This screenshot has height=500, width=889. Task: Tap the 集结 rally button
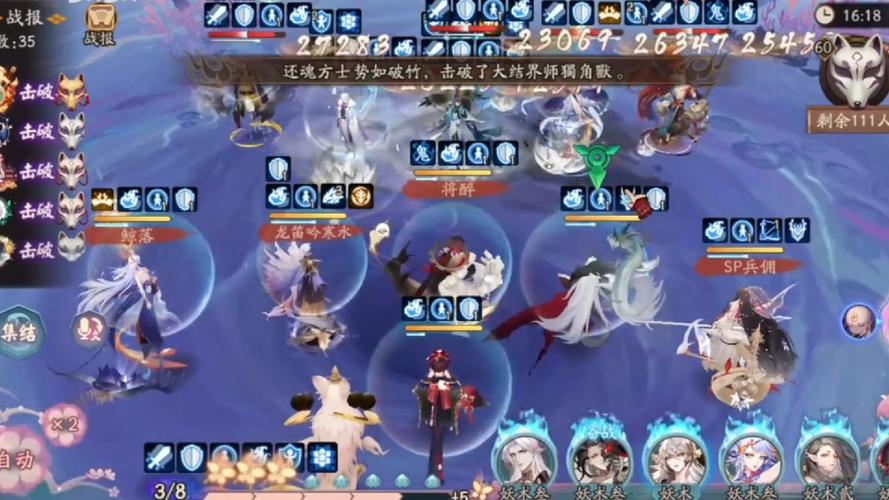click(21, 331)
